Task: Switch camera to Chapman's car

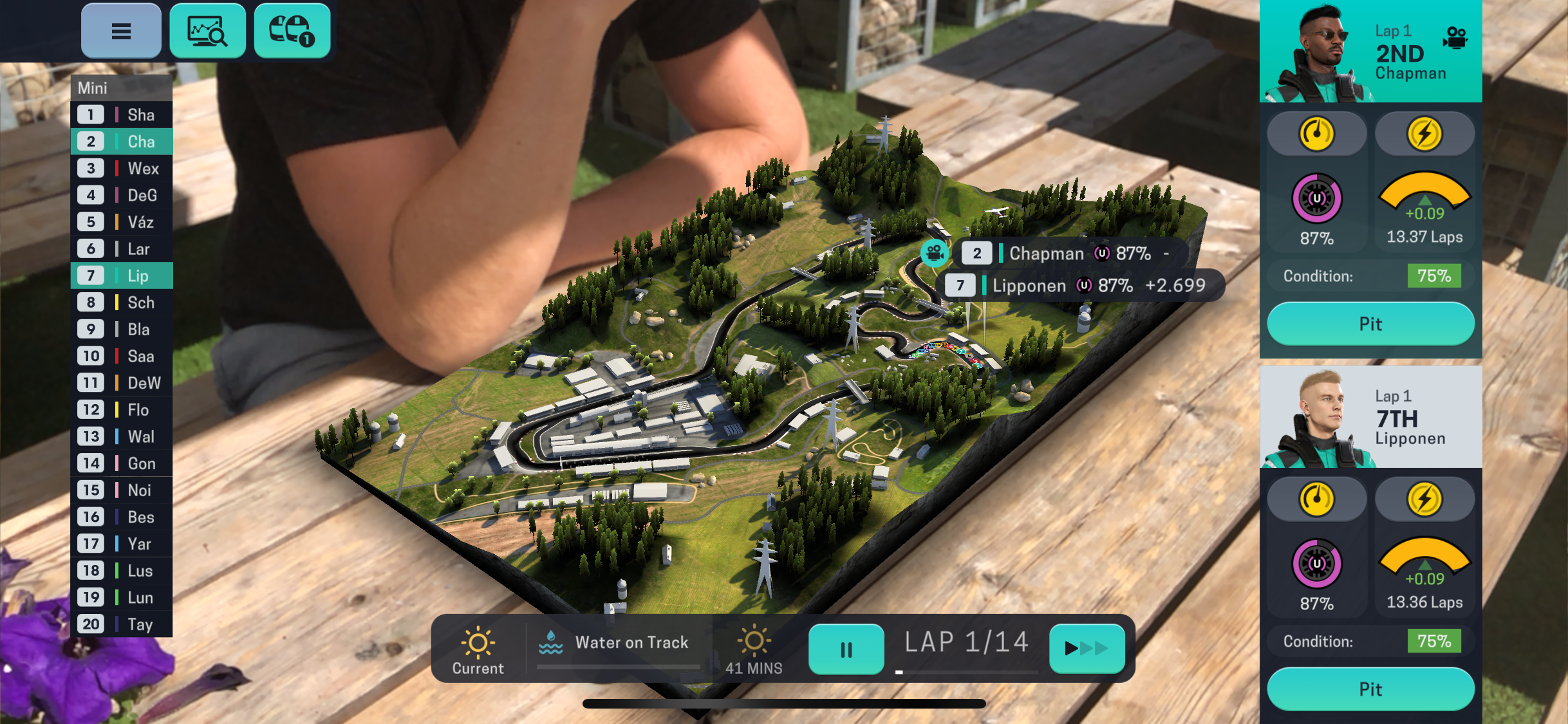Action: 1455,37
